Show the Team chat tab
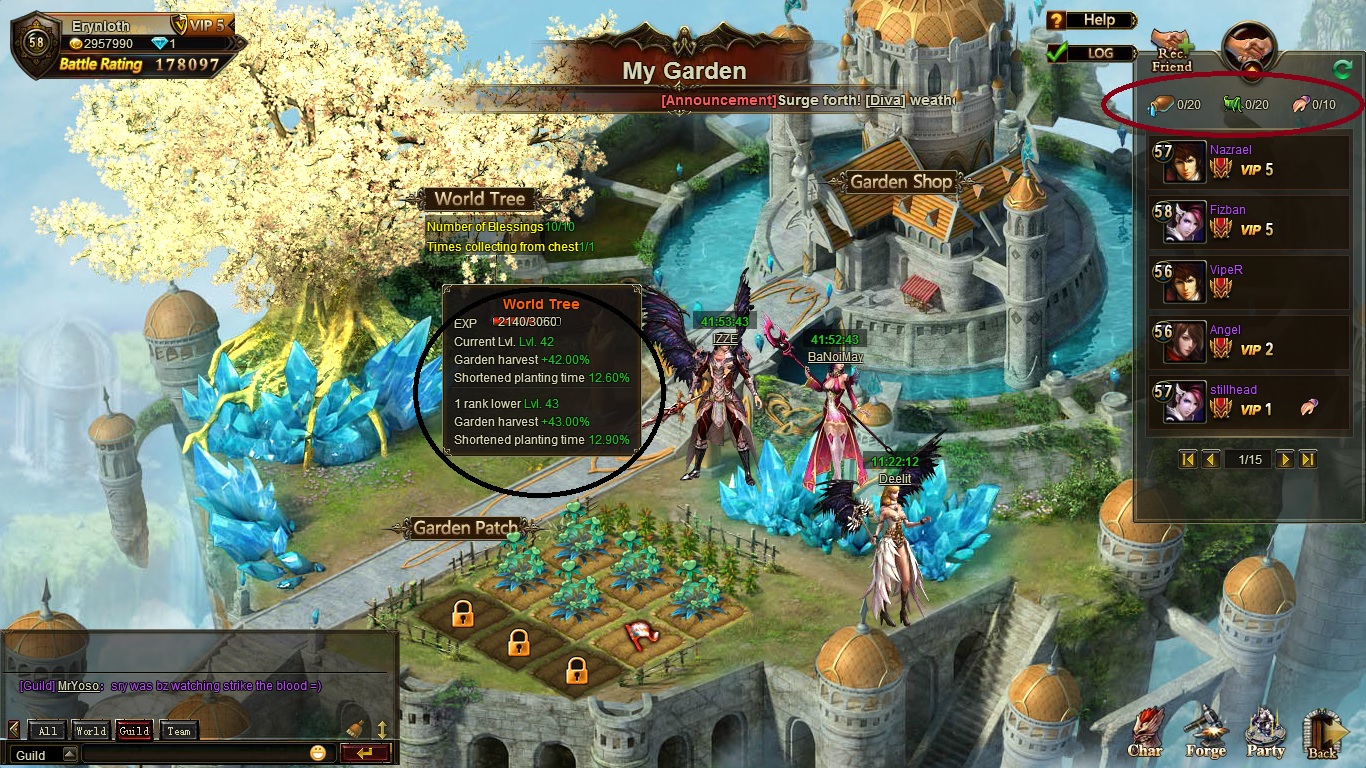Image resolution: width=1366 pixels, height=768 pixels. pyautogui.click(x=179, y=731)
